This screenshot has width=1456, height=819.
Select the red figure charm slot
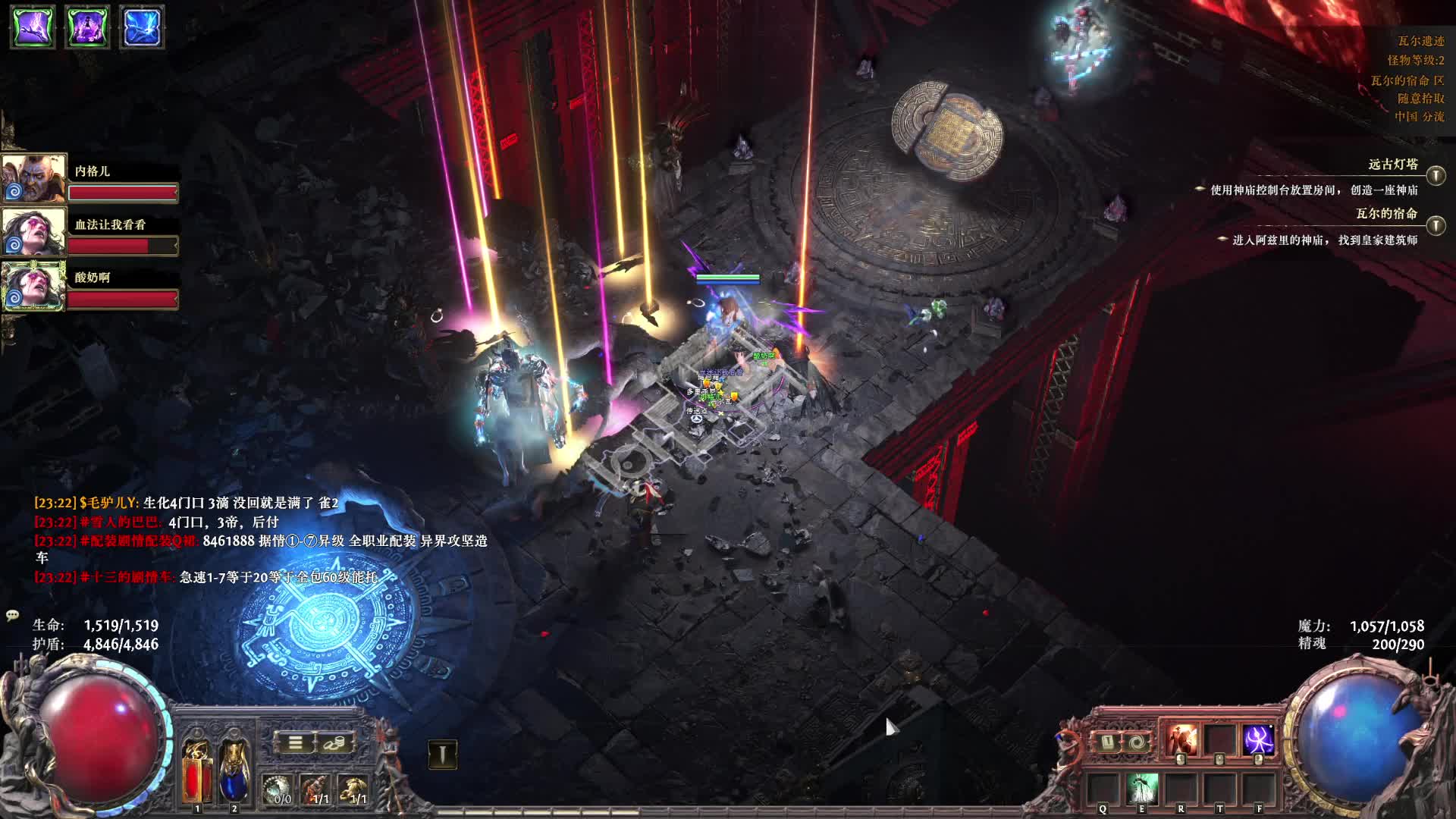point(318,789)
